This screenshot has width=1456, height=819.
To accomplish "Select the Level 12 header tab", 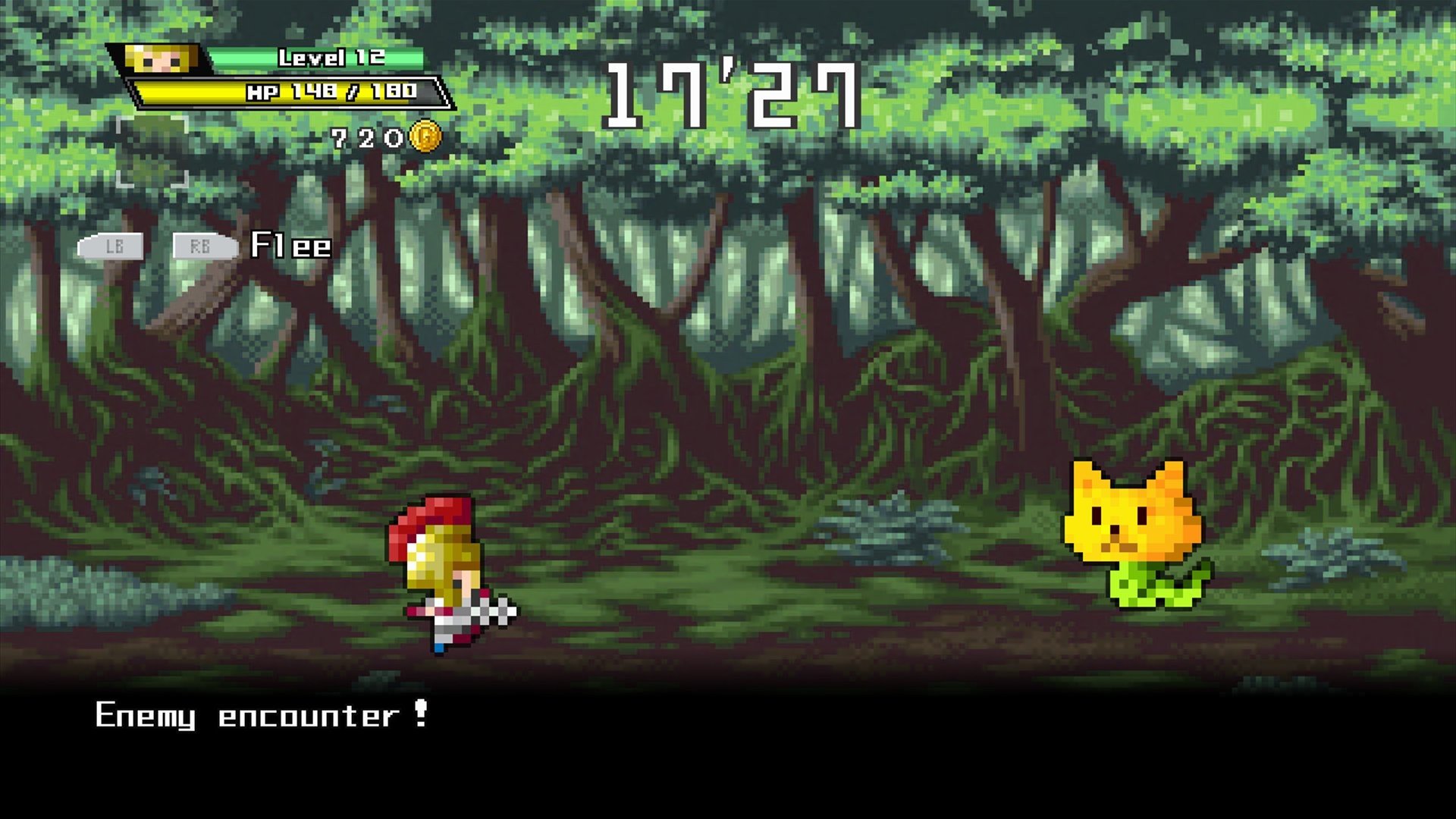I will pos(318,58).
